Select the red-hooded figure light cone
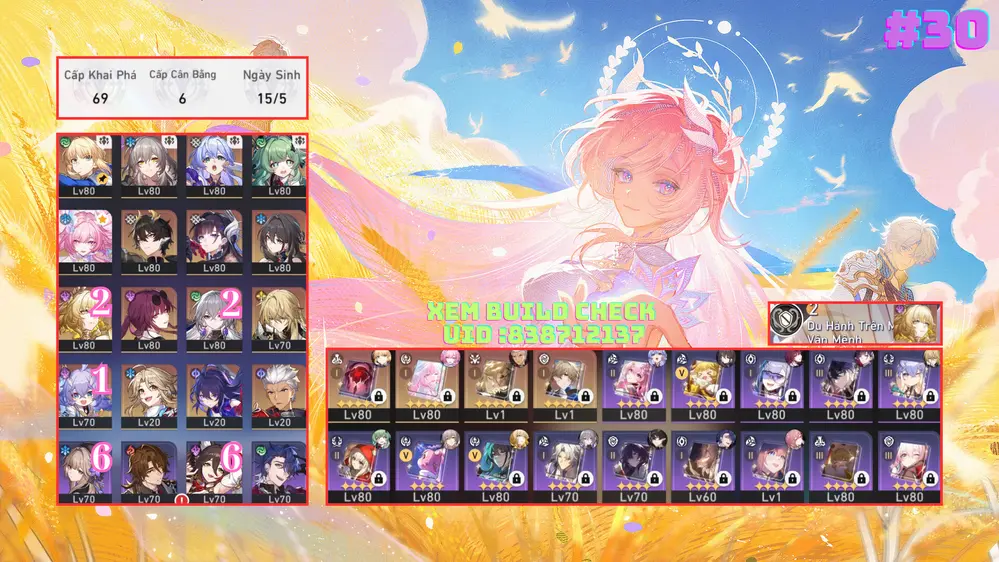 tap(358, 466)
